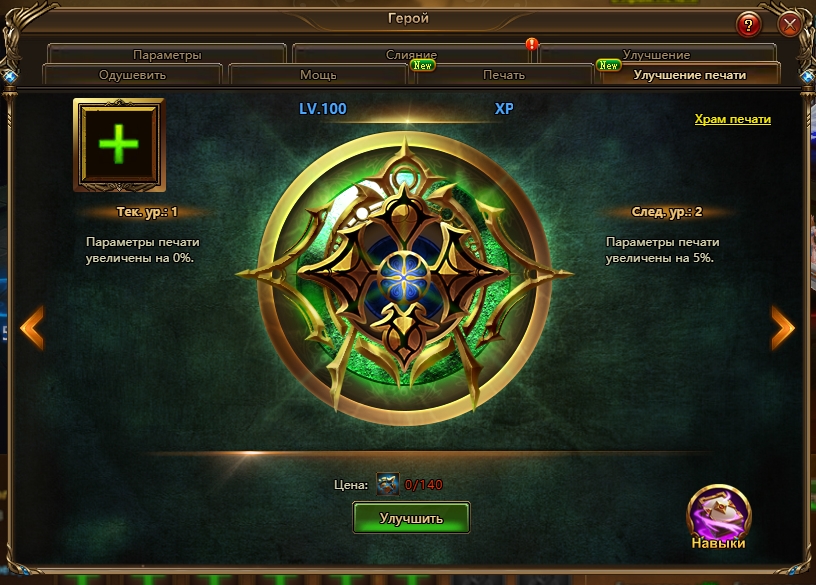The height and width of the screenshot is (585, 816).
Task: Go to the Печать tab
Action: (x=504, y=75)
